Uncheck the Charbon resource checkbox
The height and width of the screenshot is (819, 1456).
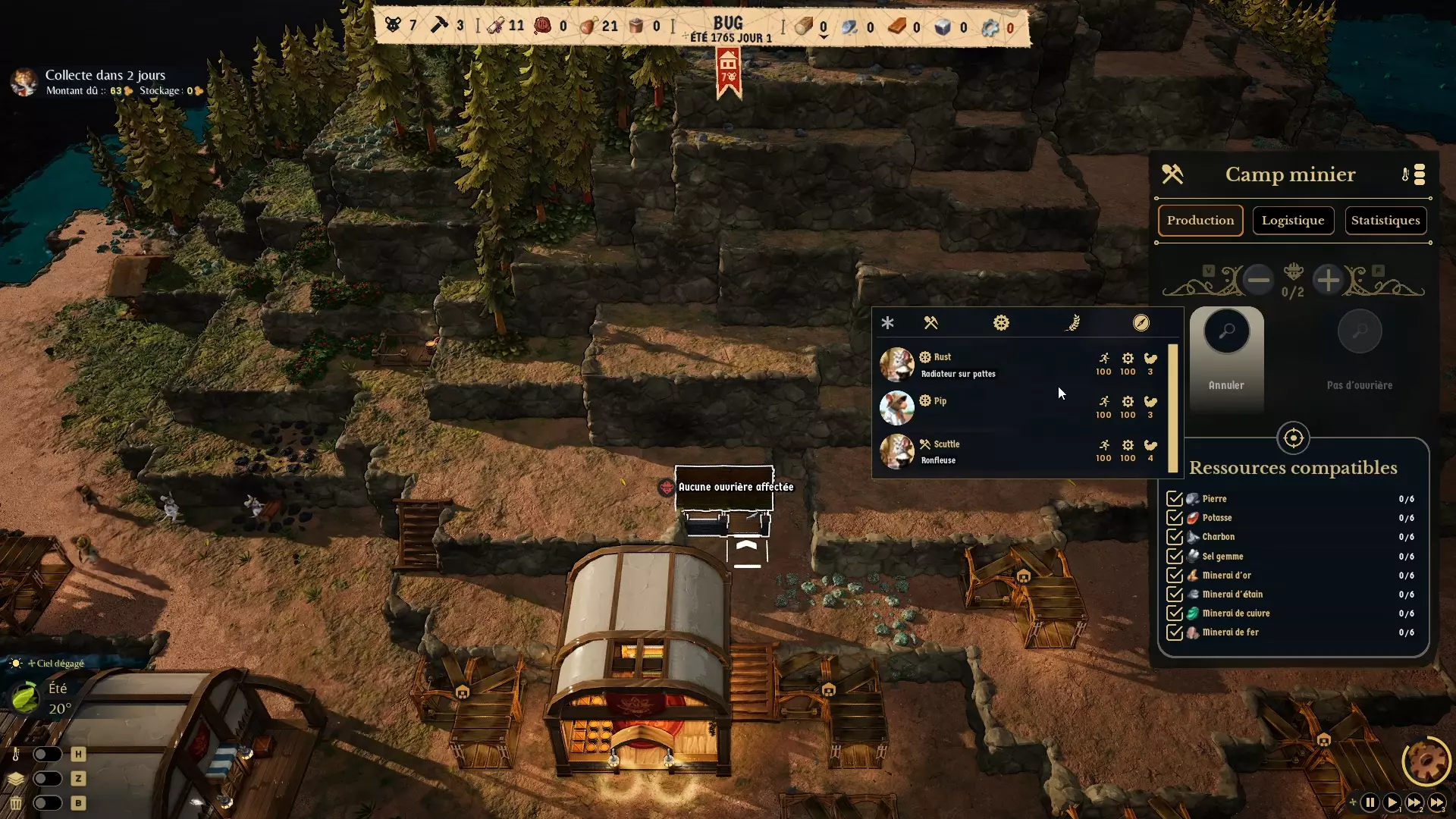(x=1176, y=536)
